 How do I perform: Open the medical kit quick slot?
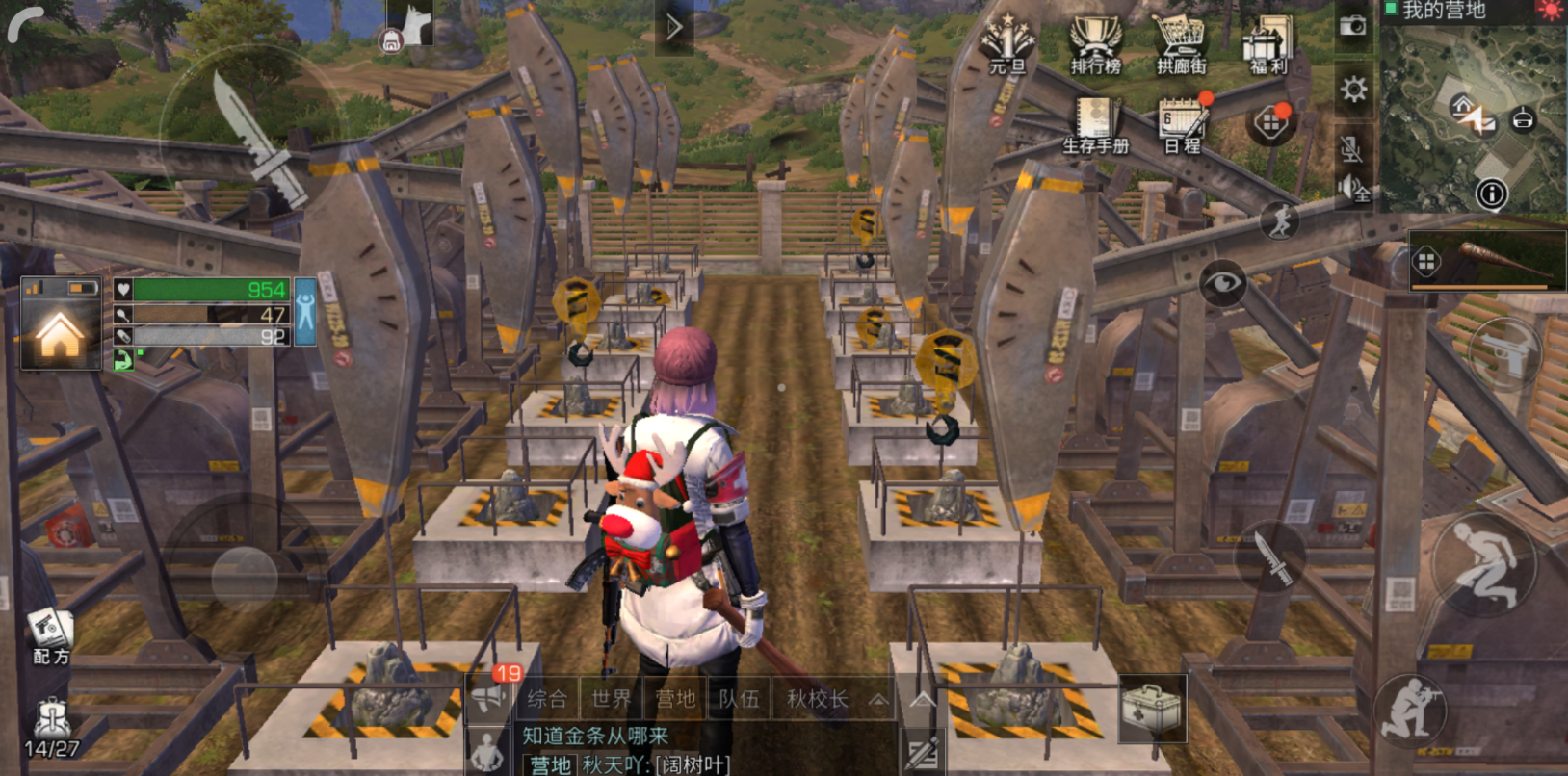[x=1151, y=710]
